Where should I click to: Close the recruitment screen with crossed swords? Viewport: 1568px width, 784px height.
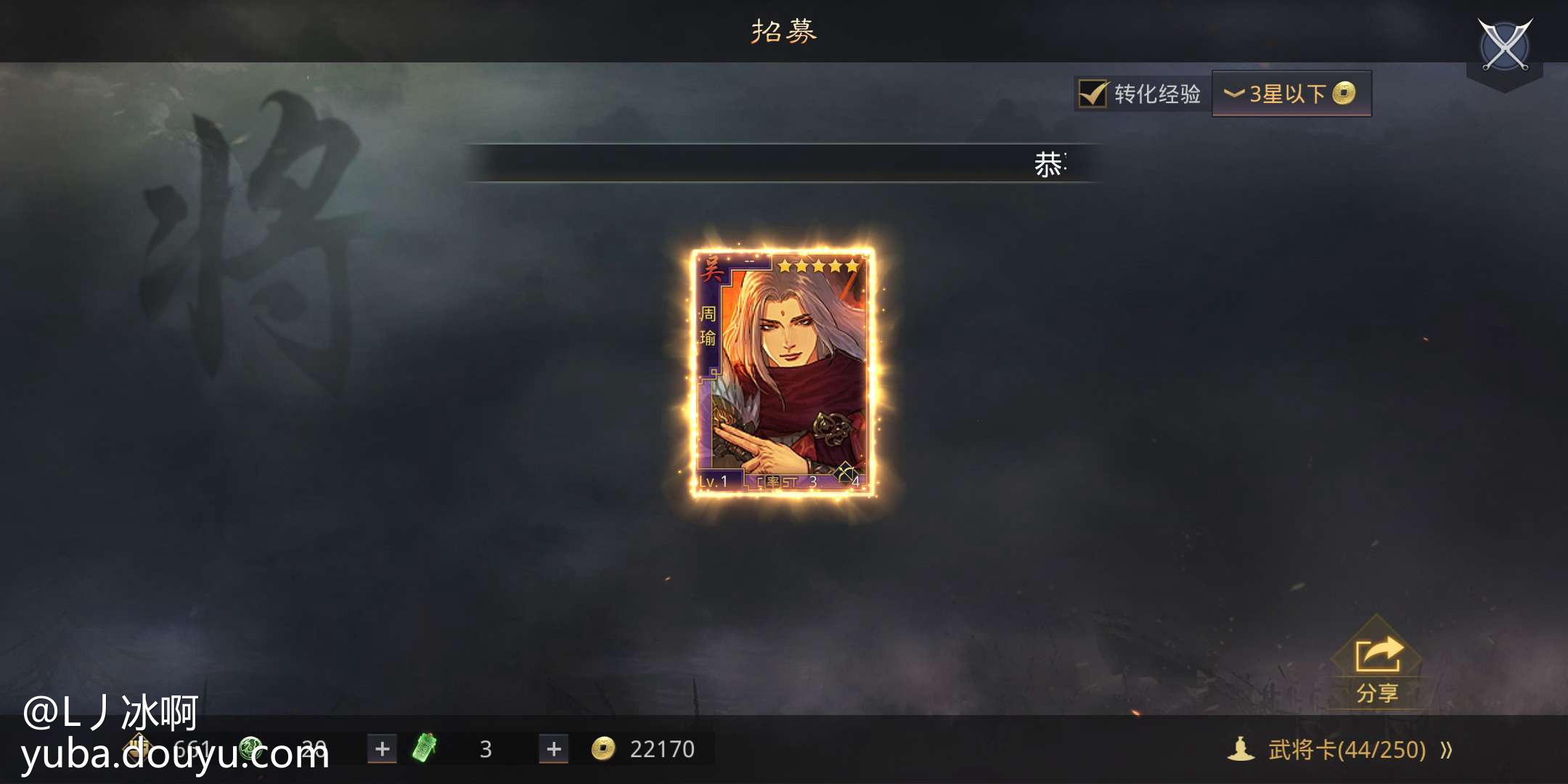pos(1505,45)
